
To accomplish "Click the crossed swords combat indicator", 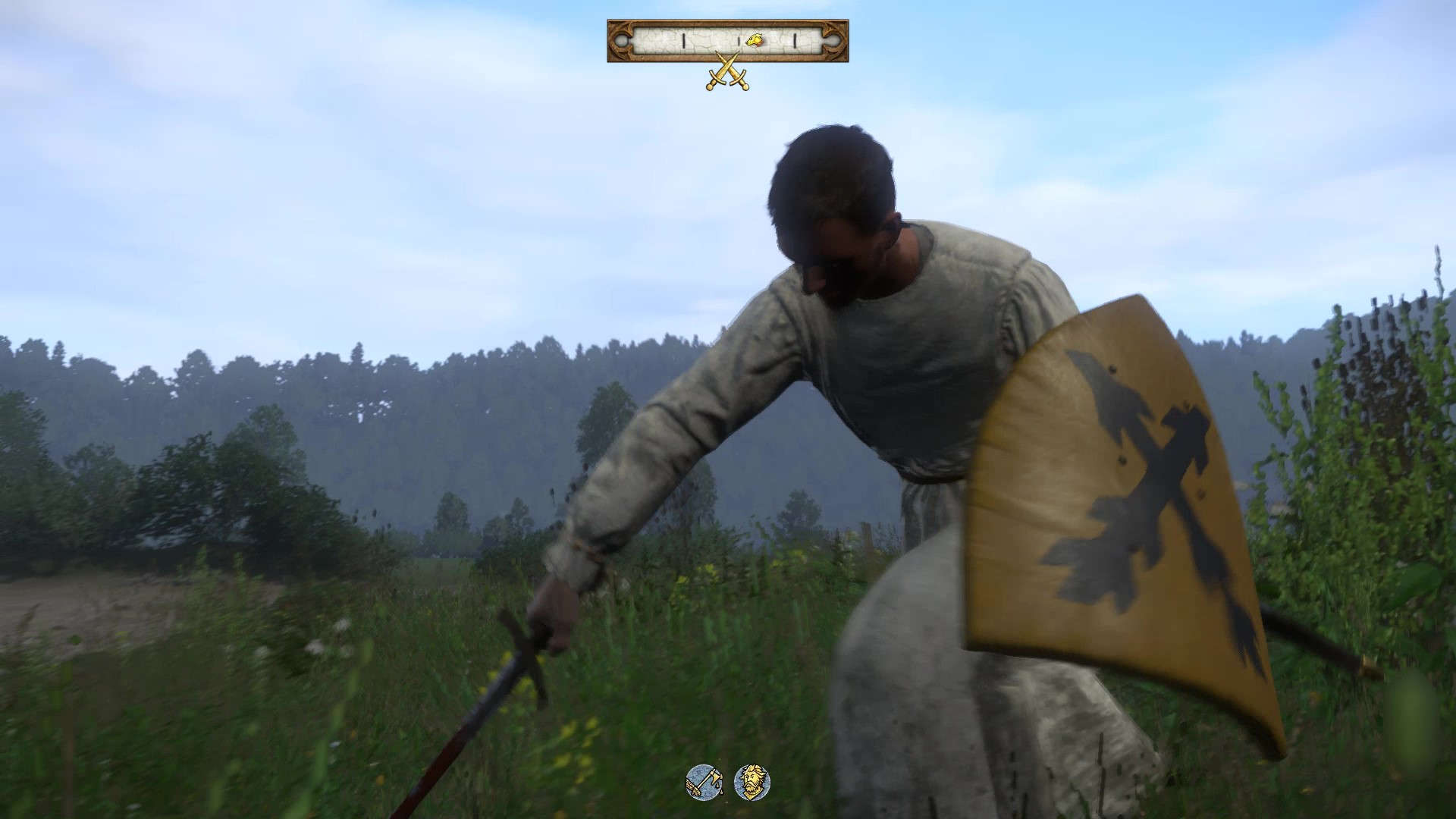I will click(728, 72).
